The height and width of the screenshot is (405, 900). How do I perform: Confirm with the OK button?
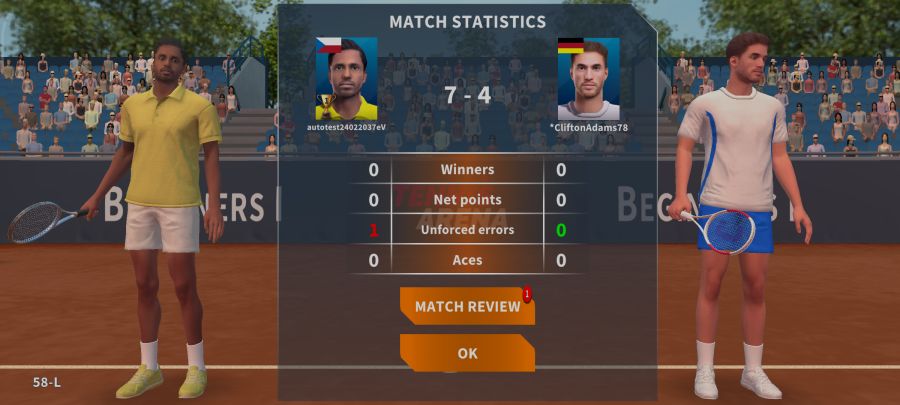[x=467, y=353]
